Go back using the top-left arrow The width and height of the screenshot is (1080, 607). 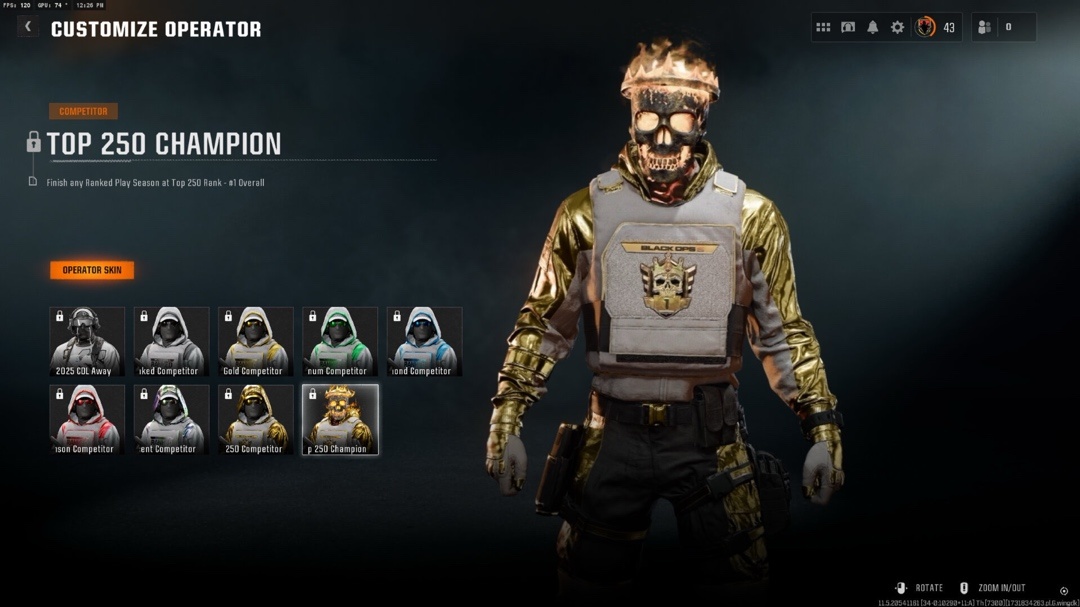pyautogui.click(x=28, y=27)
